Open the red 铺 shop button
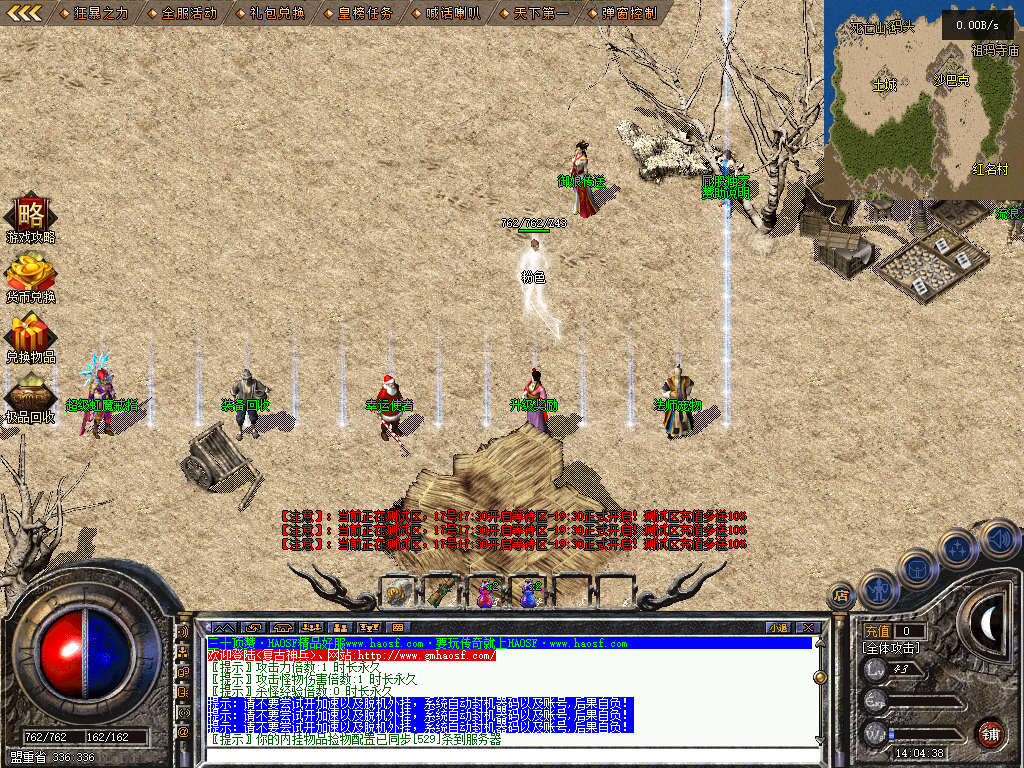This screenshot has height=768, width=1024. (x=990, y=733)
